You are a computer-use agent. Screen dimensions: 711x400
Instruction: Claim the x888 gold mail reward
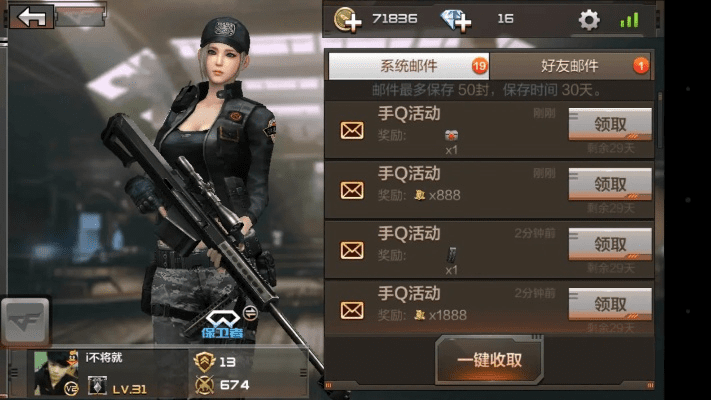[x=610, y=184]
